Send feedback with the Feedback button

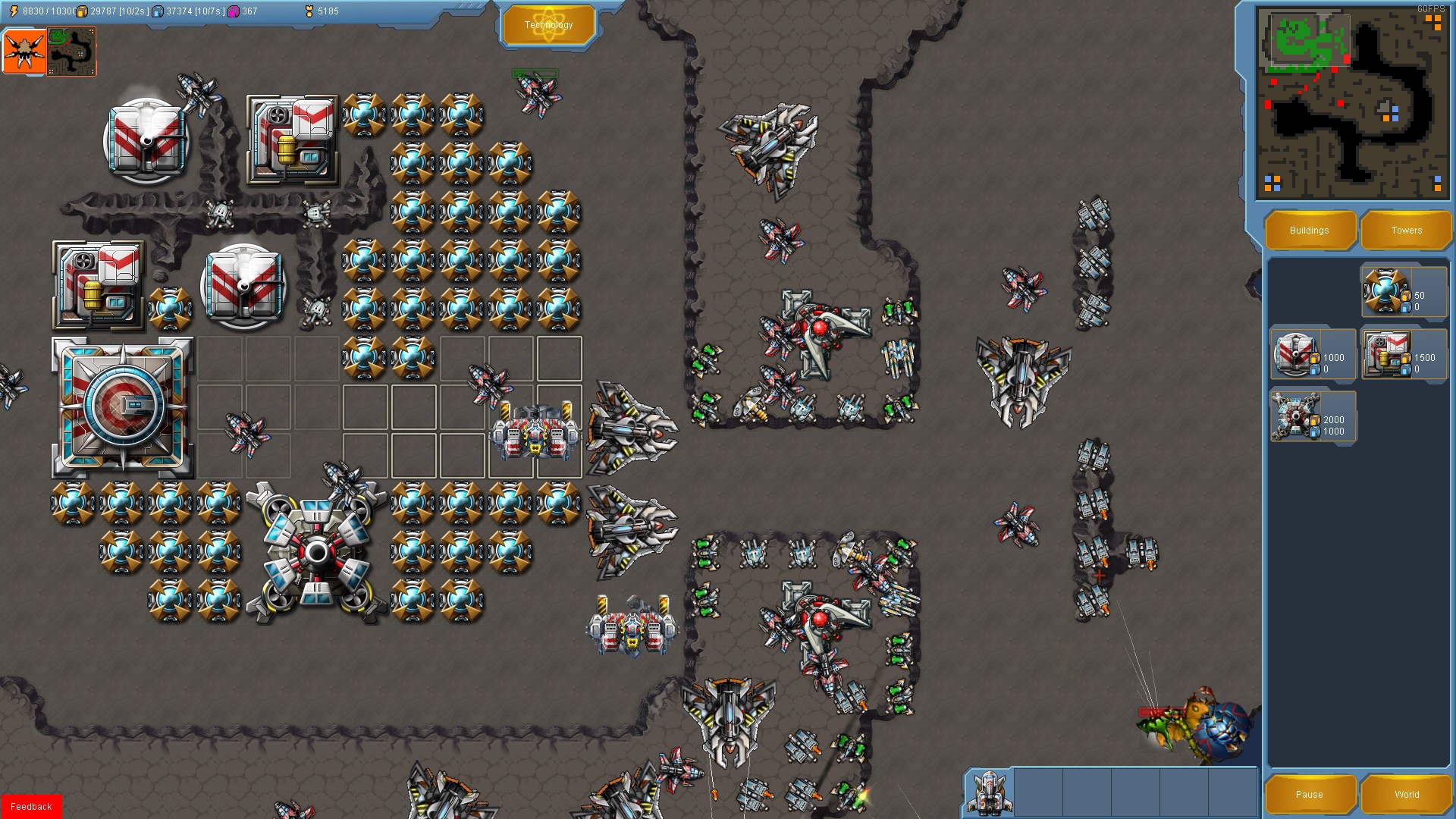pyautogui.click(x=31, y=806)
